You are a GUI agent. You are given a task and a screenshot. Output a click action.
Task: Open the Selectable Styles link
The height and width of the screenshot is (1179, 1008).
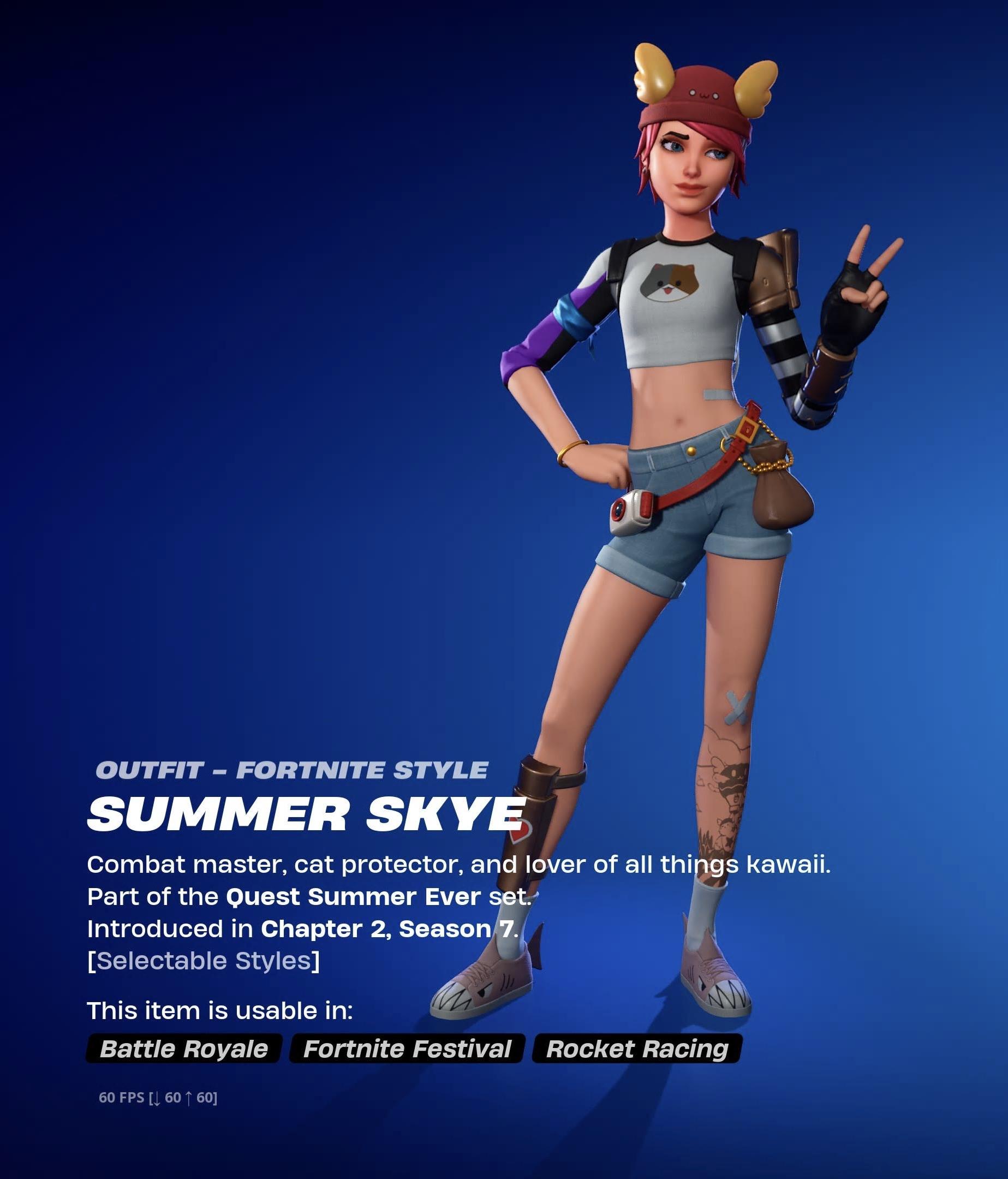coord(204,961)
